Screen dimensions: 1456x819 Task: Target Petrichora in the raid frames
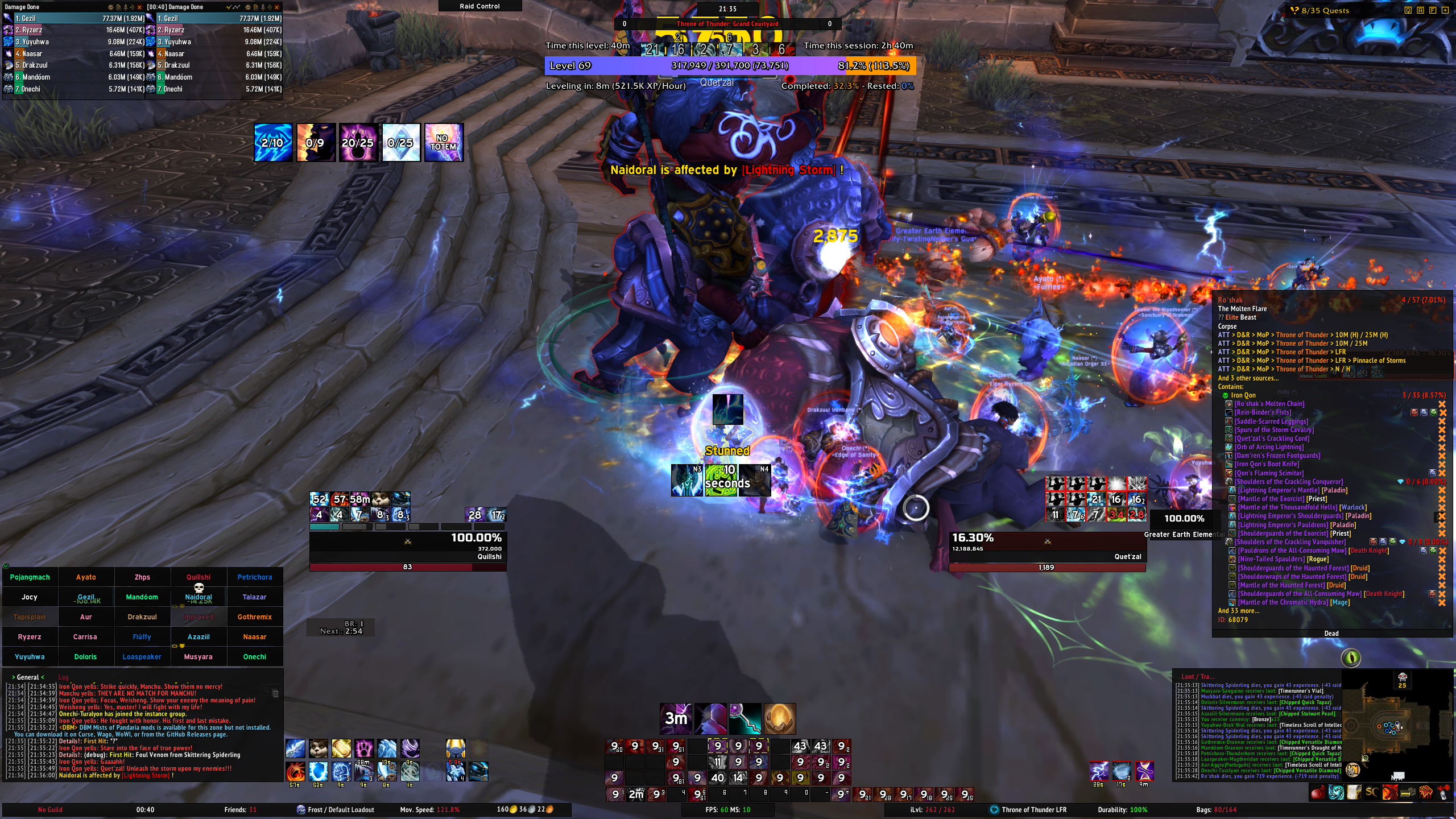coord(255,577)
